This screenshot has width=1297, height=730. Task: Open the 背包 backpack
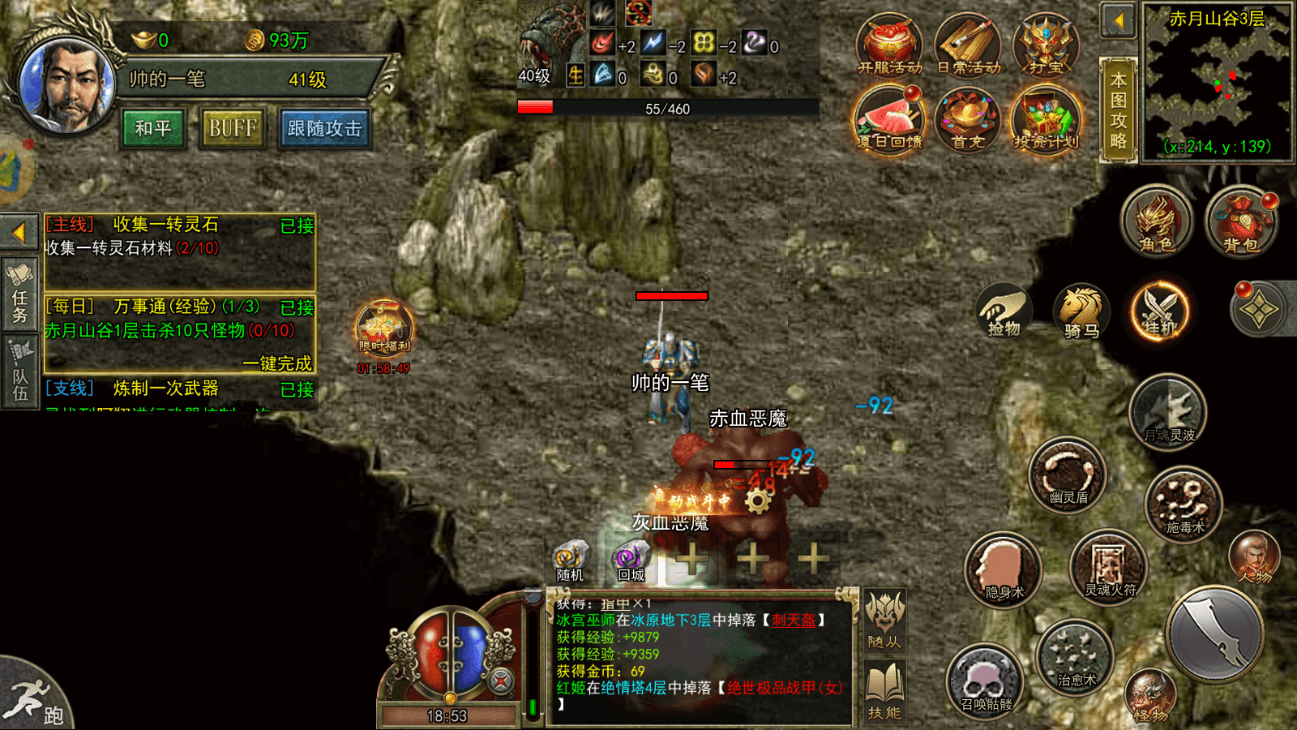point(1240,221)
